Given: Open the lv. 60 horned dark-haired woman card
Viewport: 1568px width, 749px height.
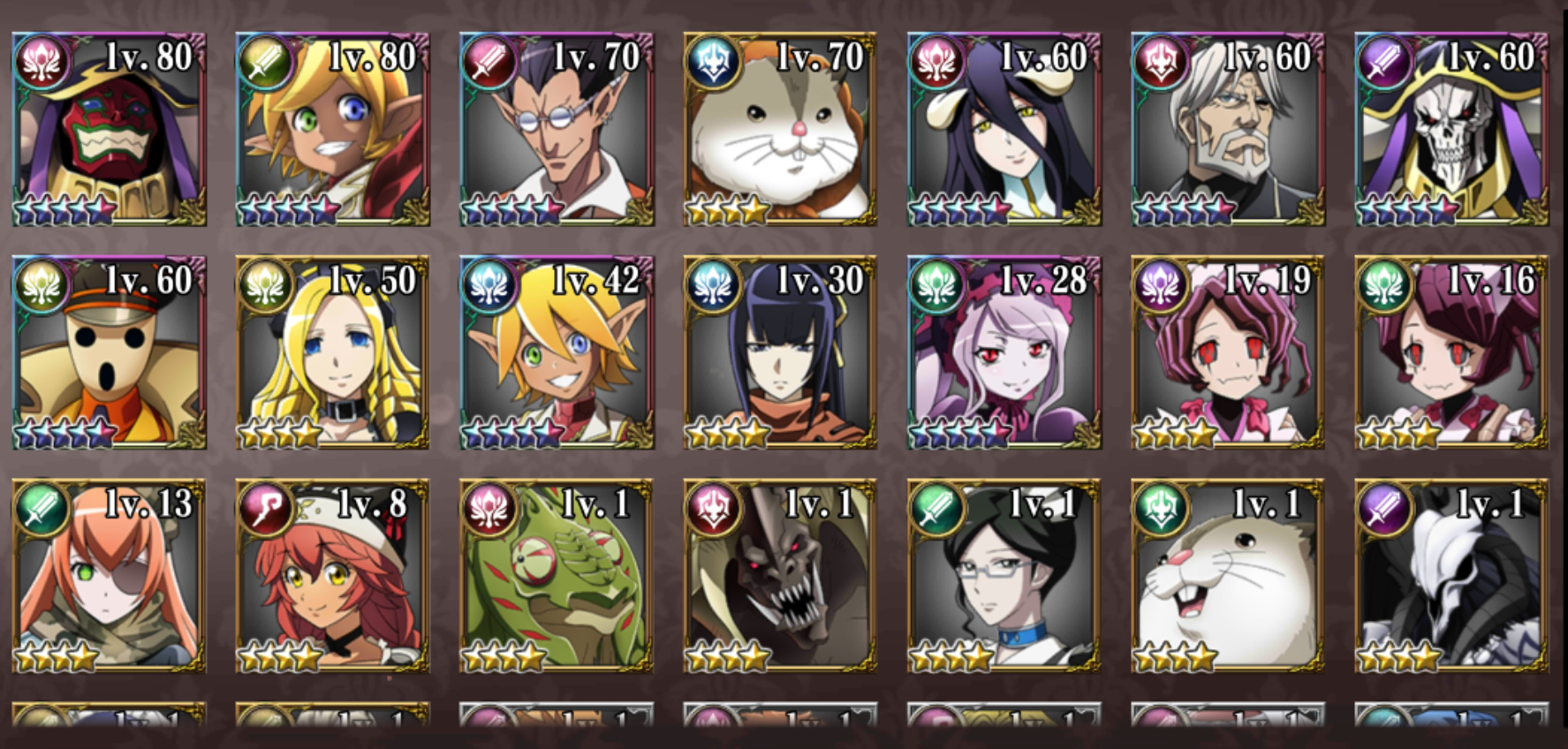Looking at the screenshot, I should click(x=1004, y=130).
